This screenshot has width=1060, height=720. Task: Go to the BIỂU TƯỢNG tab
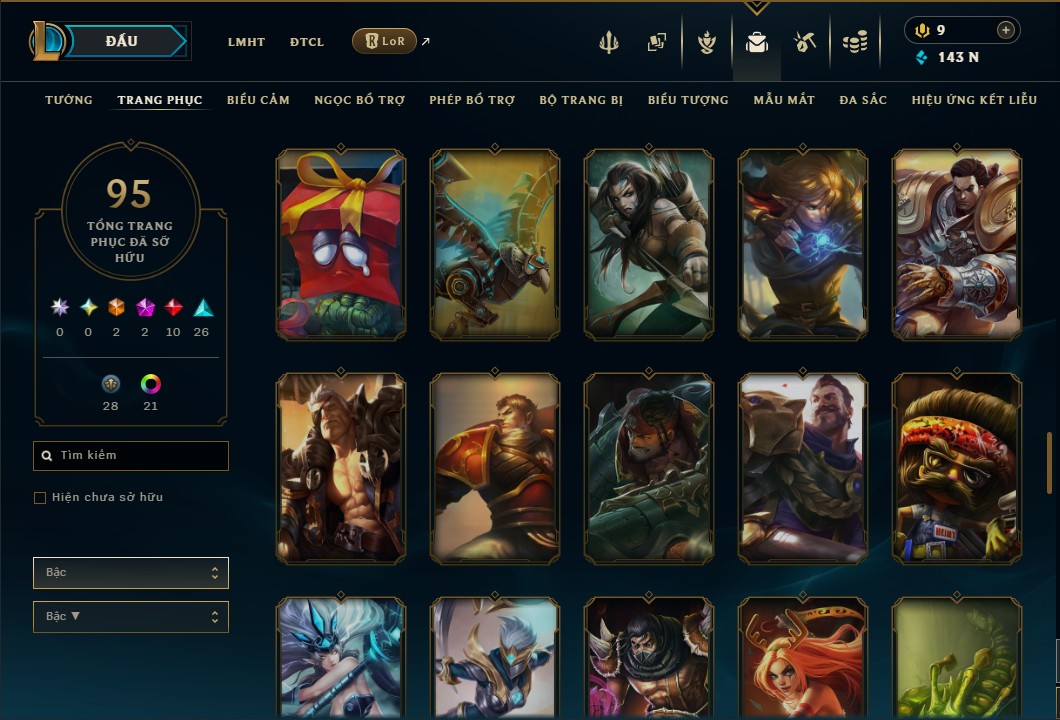click(x=688, y=100)
